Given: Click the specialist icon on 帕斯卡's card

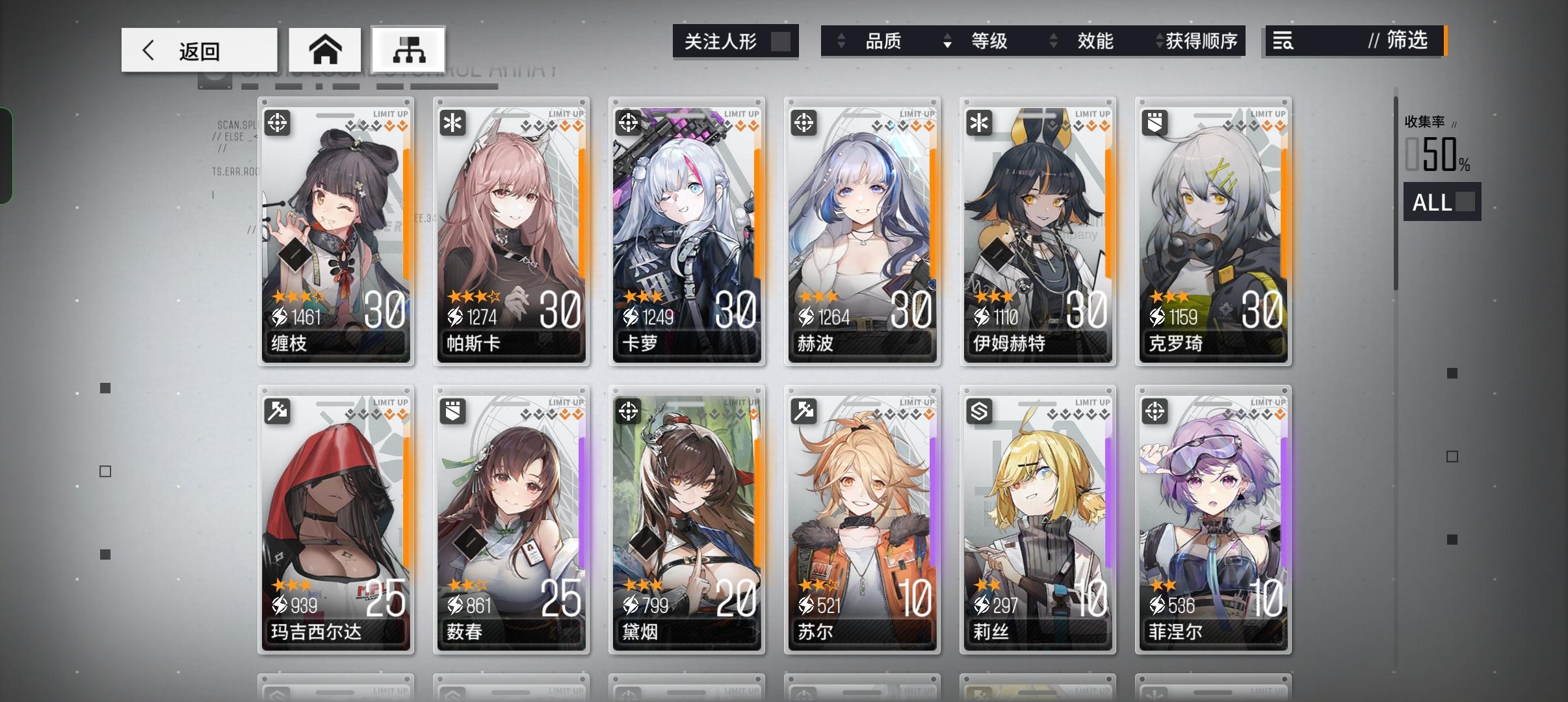Looking at the screenshot, I should tap(454, 123).
